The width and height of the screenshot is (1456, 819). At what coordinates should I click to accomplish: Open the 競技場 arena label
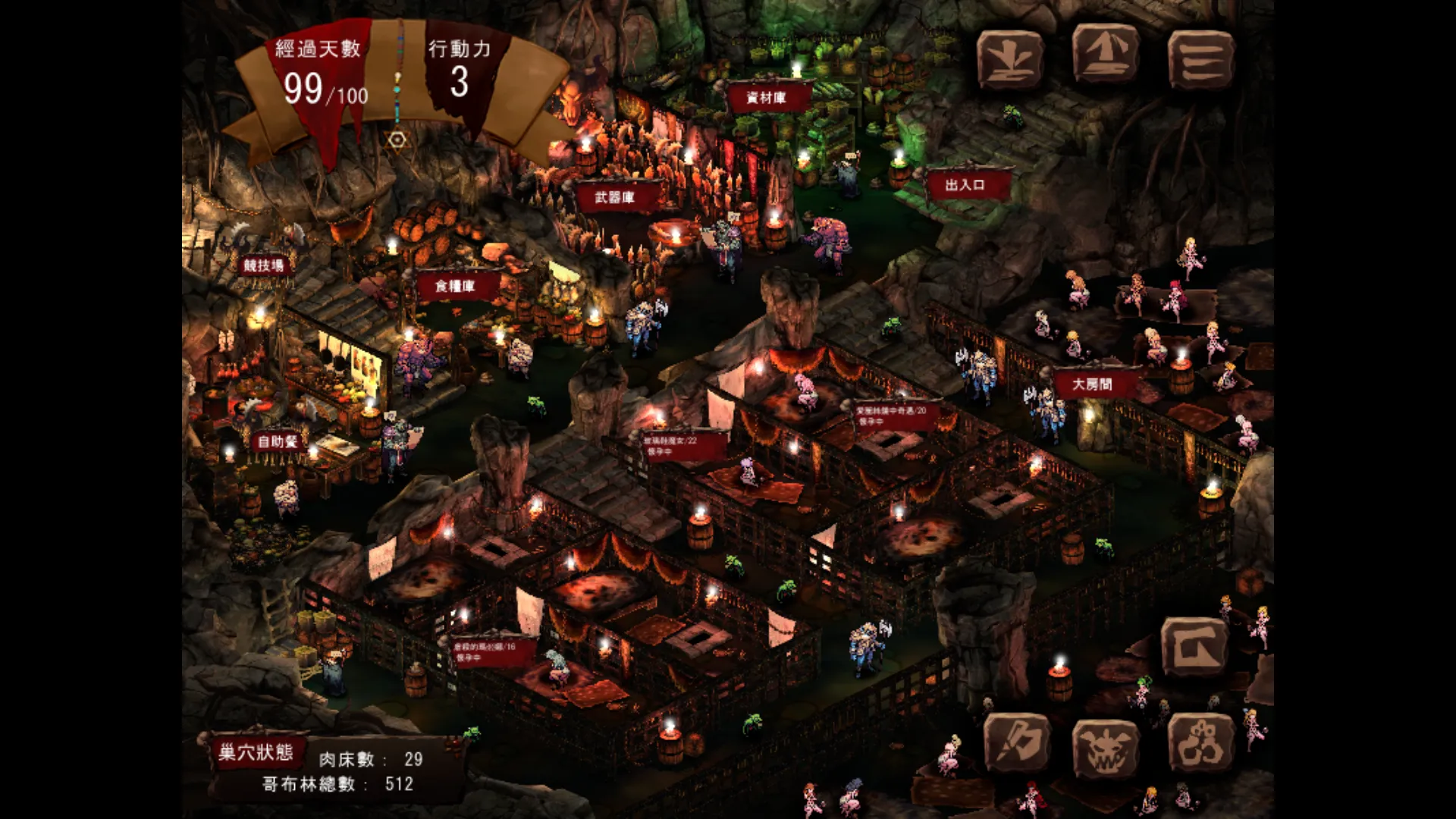(x=263, y=265)
